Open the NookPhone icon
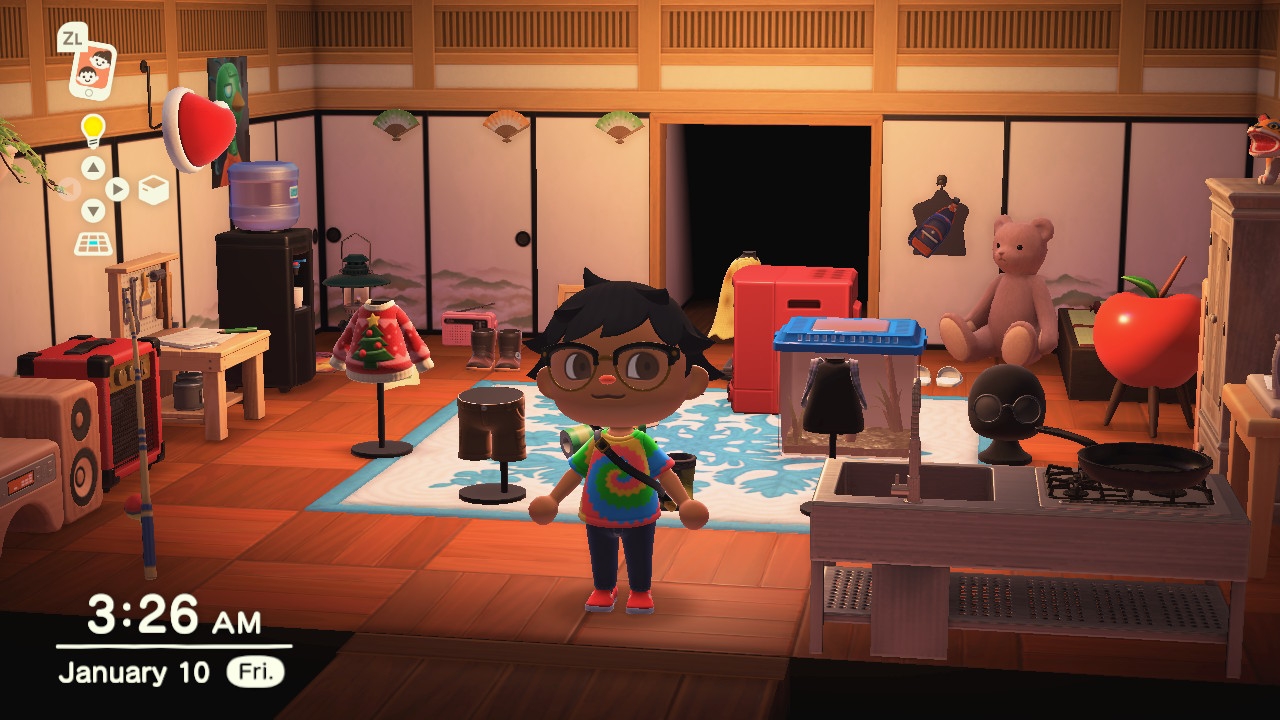This screenshot has height=720, width=1280. click(91, 70)
